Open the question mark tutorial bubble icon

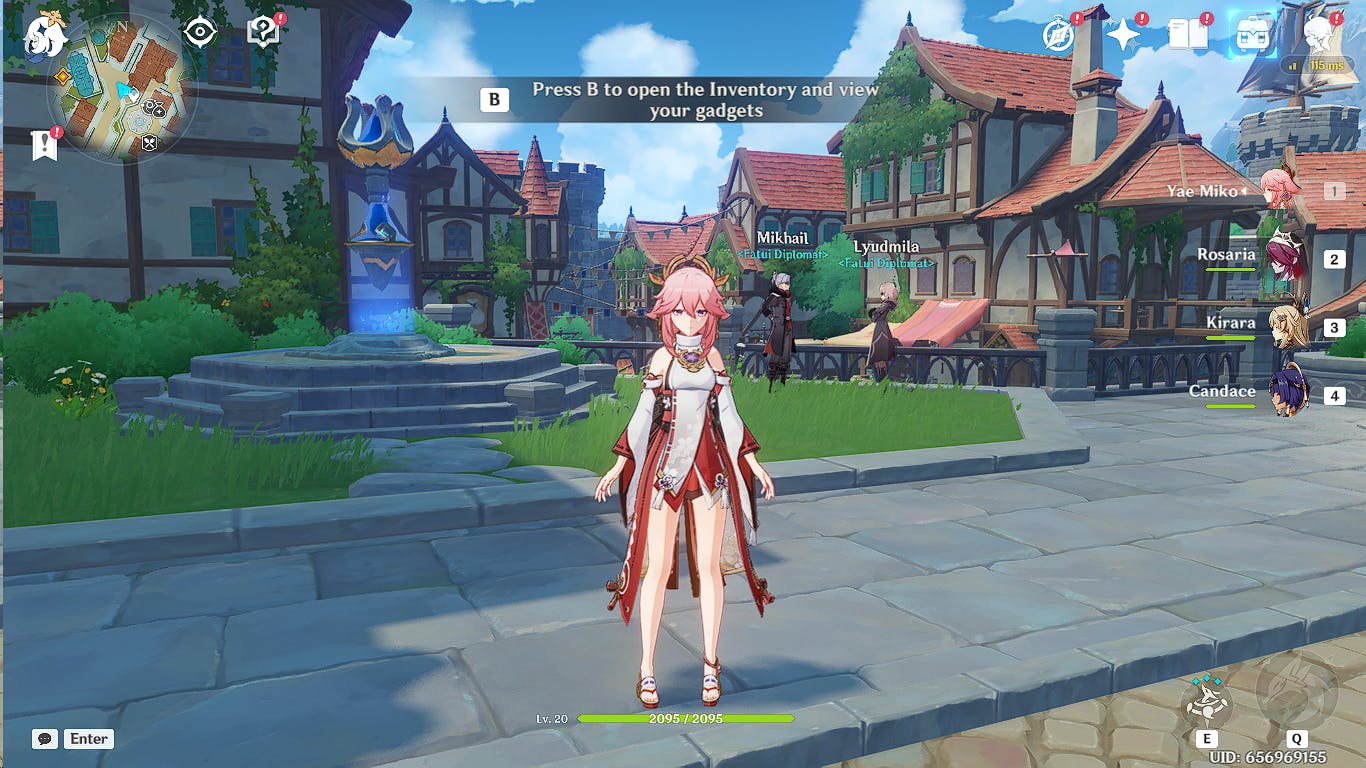[x=262, y=33]
